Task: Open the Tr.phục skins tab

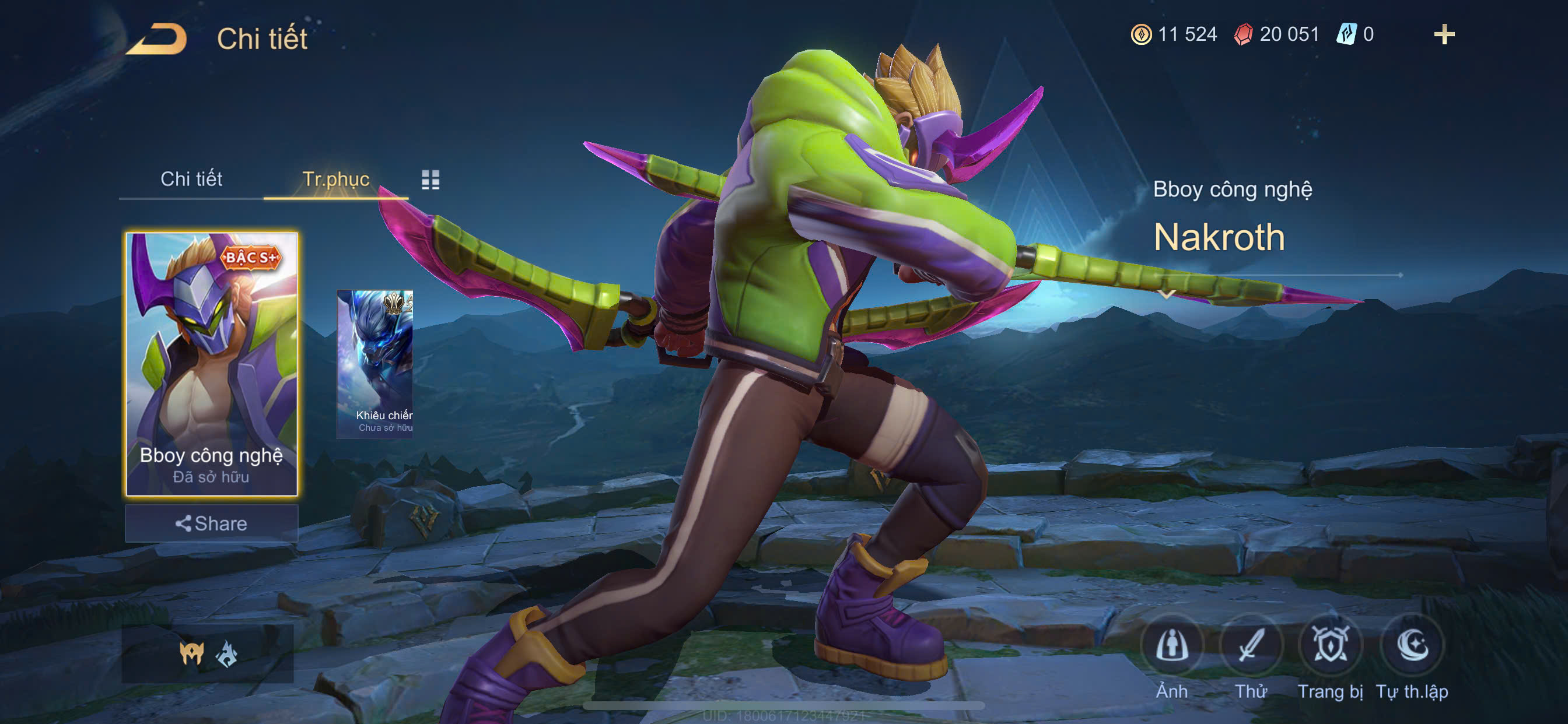Action: coord(335,179)
